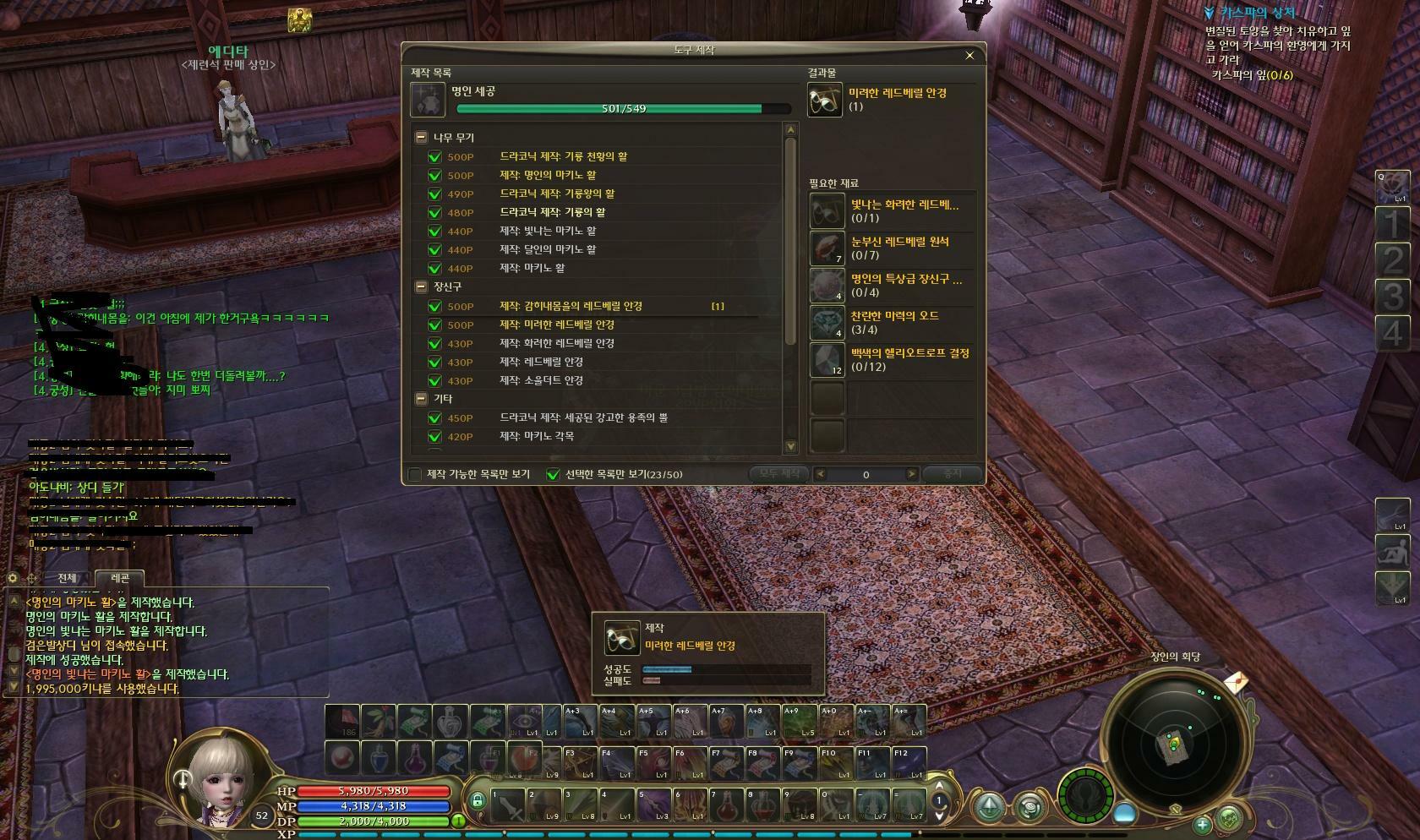Toggle 제작 가능한 목록만 보기 checkbox
Screen dimensions: 1420x840
415,474
